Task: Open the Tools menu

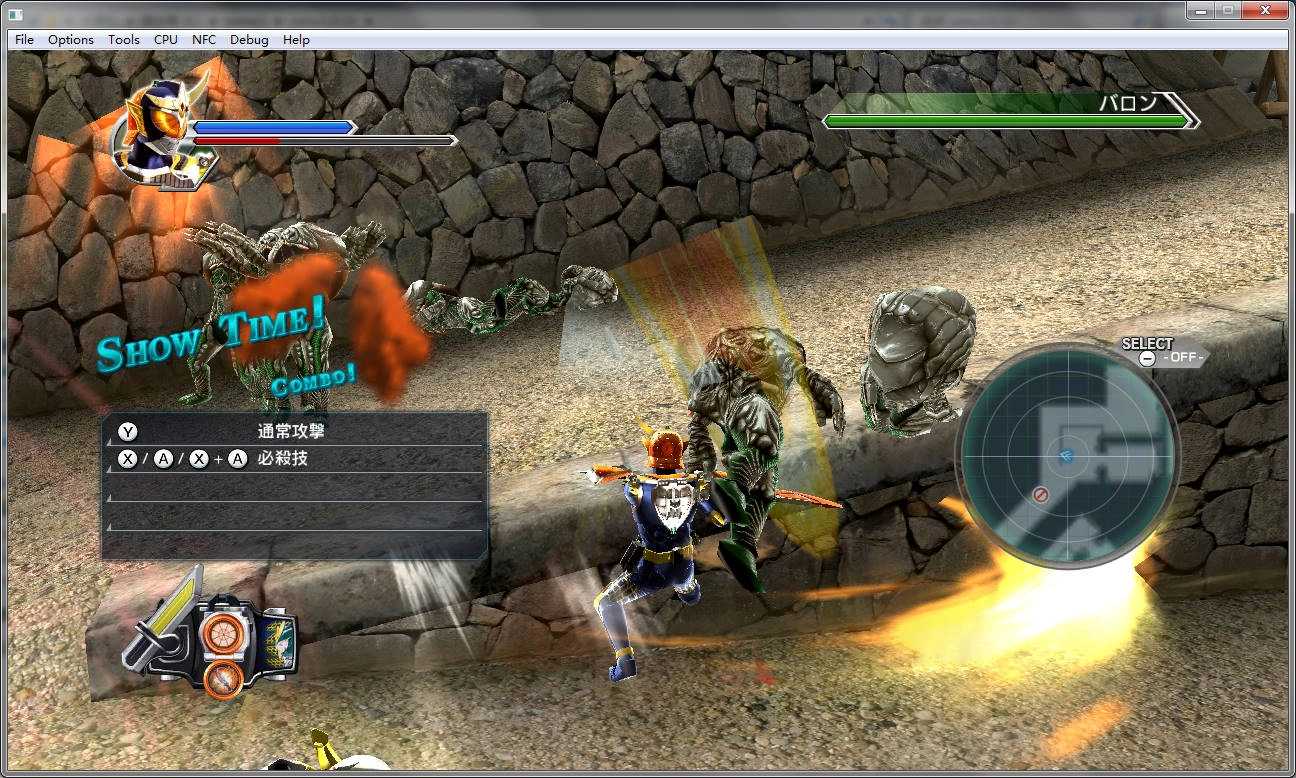Action: point(124,40)
